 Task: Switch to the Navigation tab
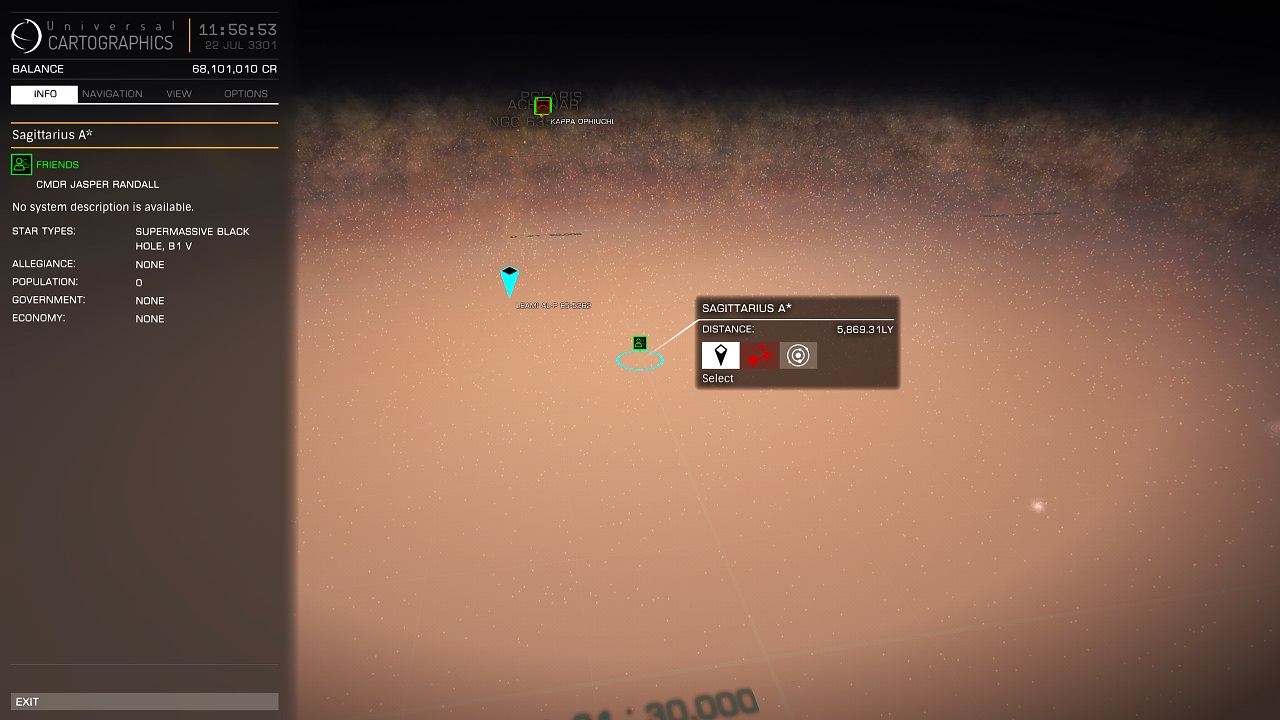112,94
